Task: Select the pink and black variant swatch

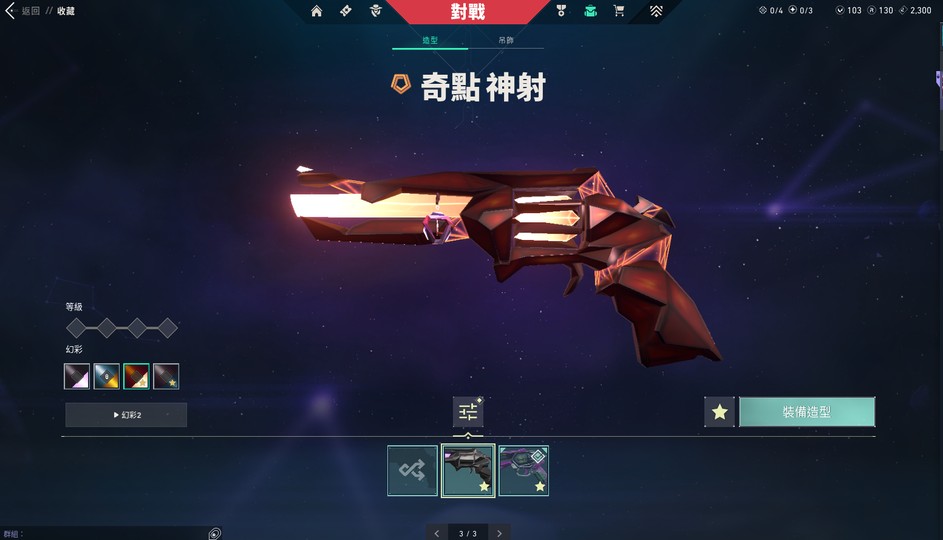Action: click(x=77, y=376)
